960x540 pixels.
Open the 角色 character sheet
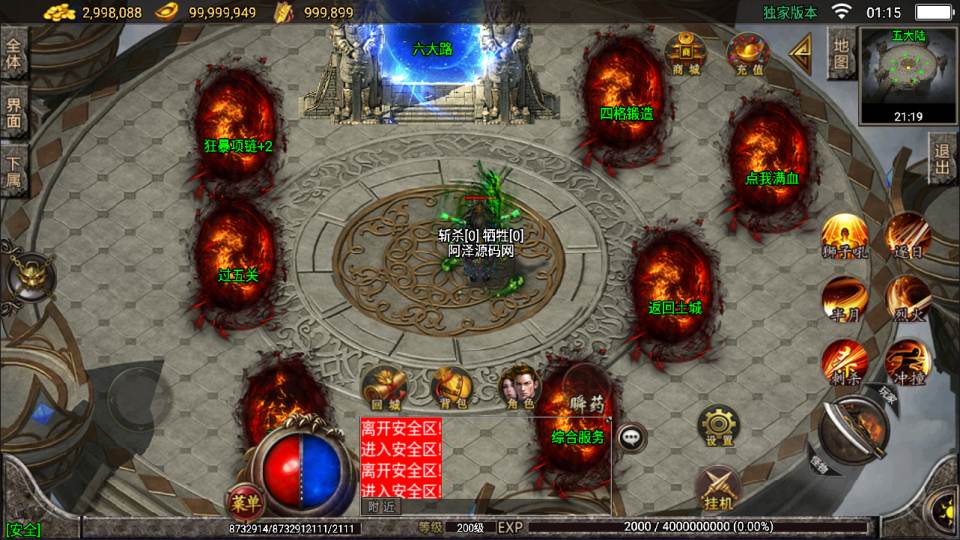(517, 388)
